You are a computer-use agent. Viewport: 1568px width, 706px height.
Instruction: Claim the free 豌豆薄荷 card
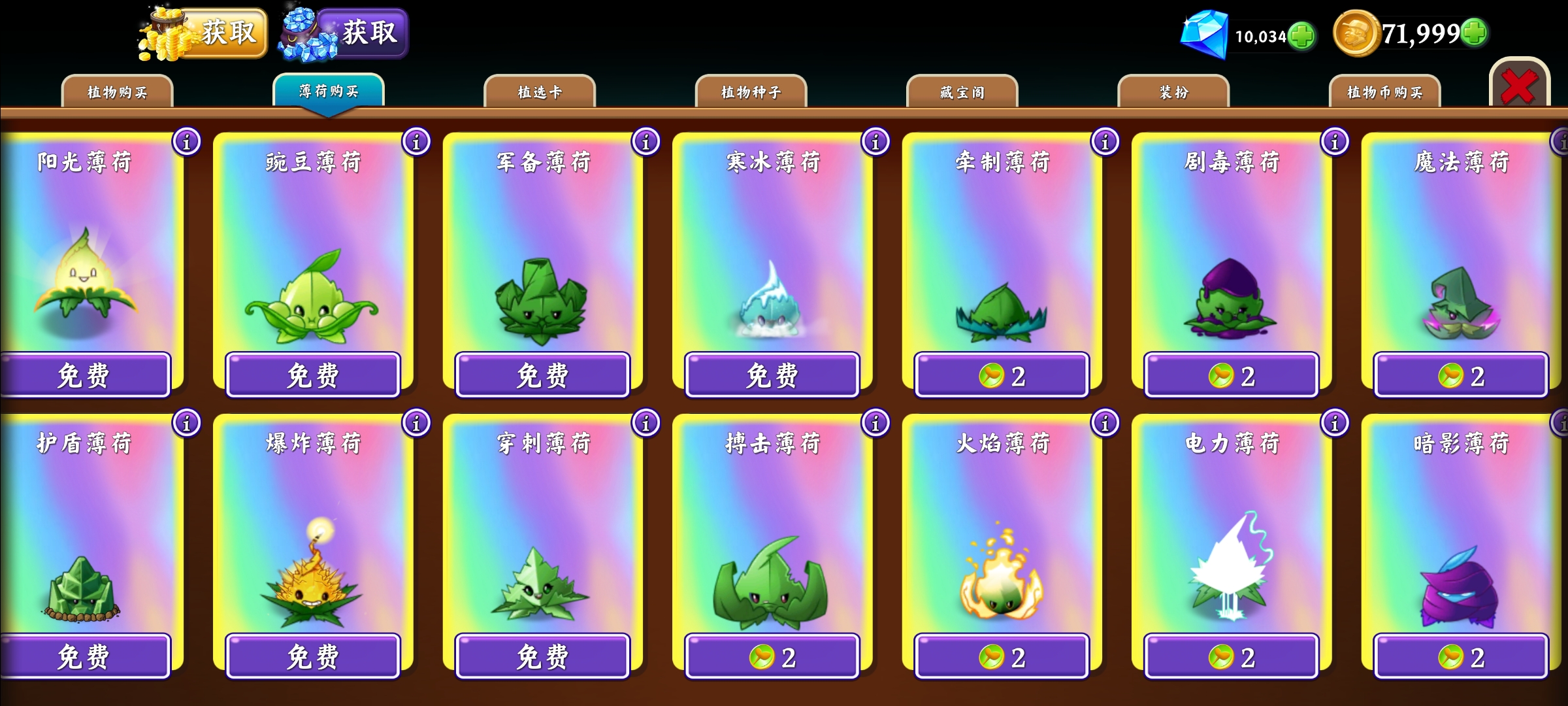[x=313, y=375]
